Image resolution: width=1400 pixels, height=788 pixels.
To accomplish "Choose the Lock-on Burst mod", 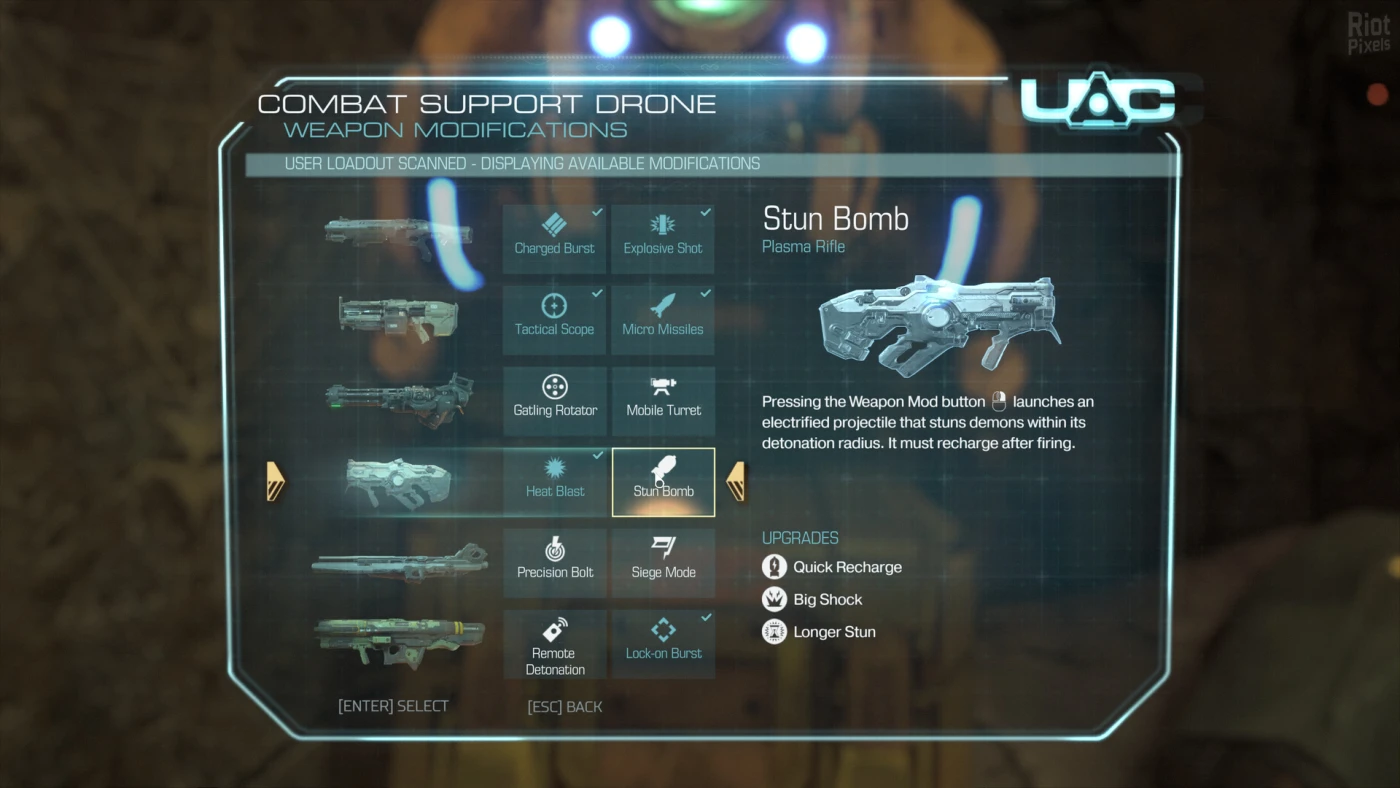I will 663,645.
